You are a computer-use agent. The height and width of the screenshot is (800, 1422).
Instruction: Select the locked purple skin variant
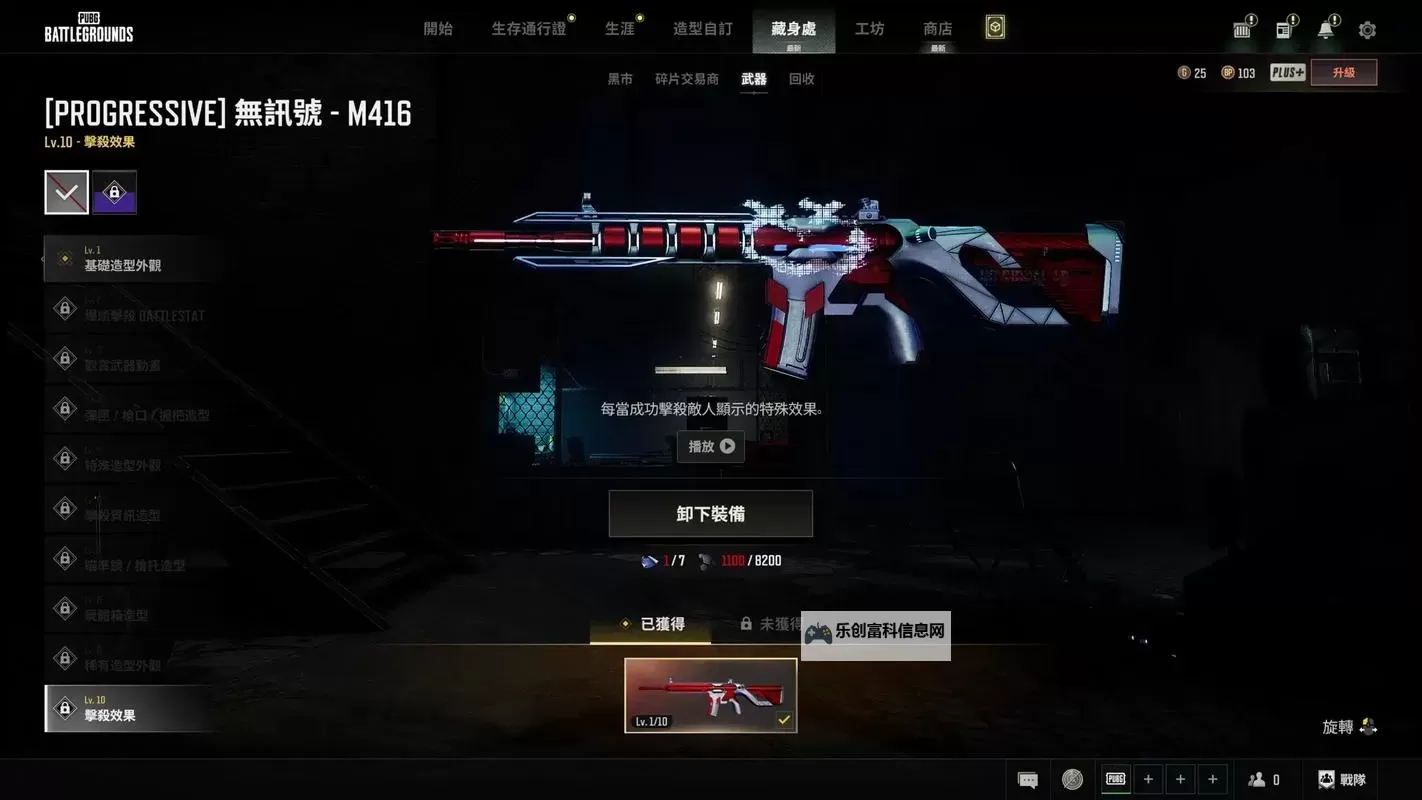coord(114,192)
